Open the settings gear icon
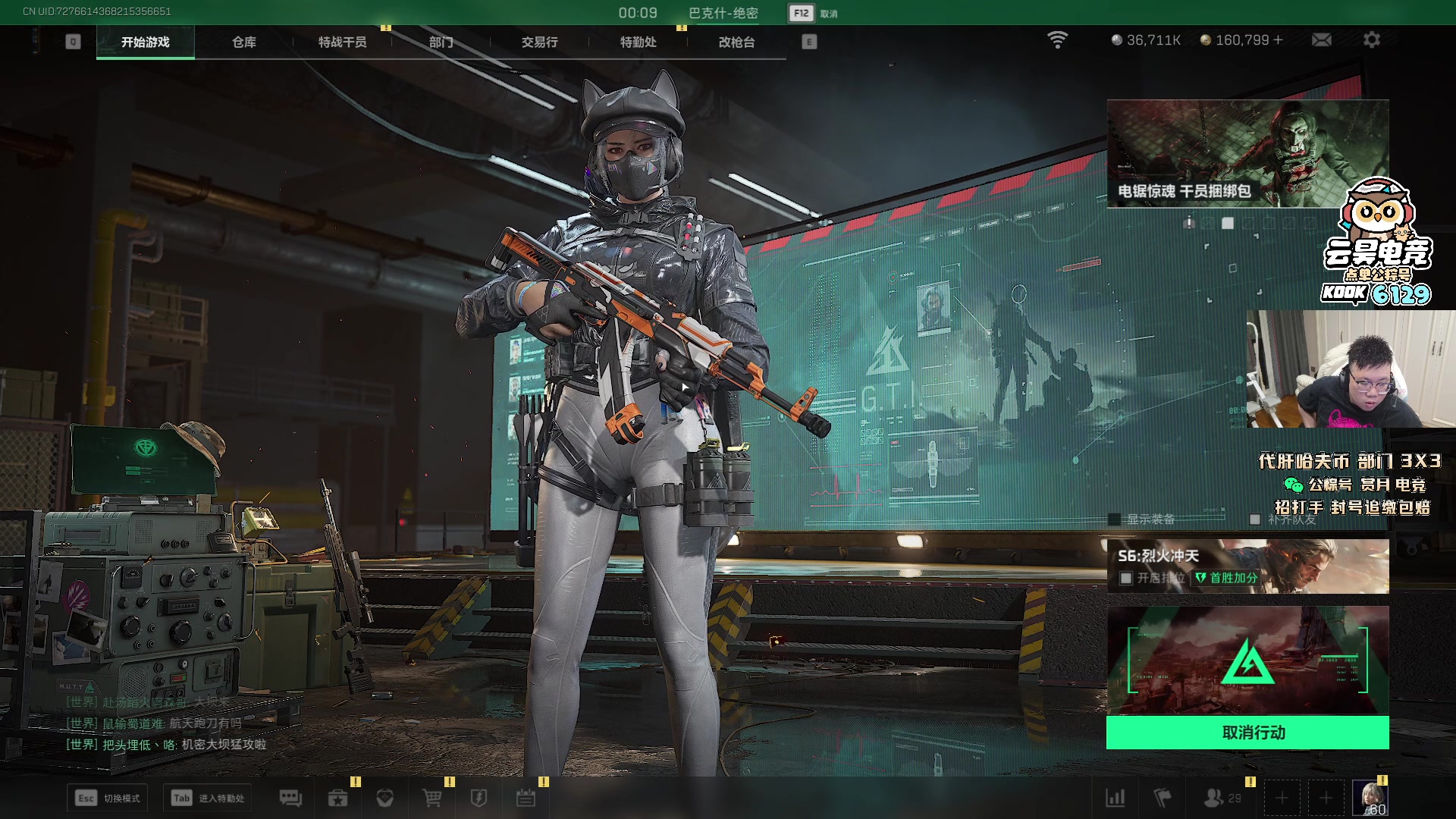The width and height of the screenshot is (1456, 819). coord(1371,39)
